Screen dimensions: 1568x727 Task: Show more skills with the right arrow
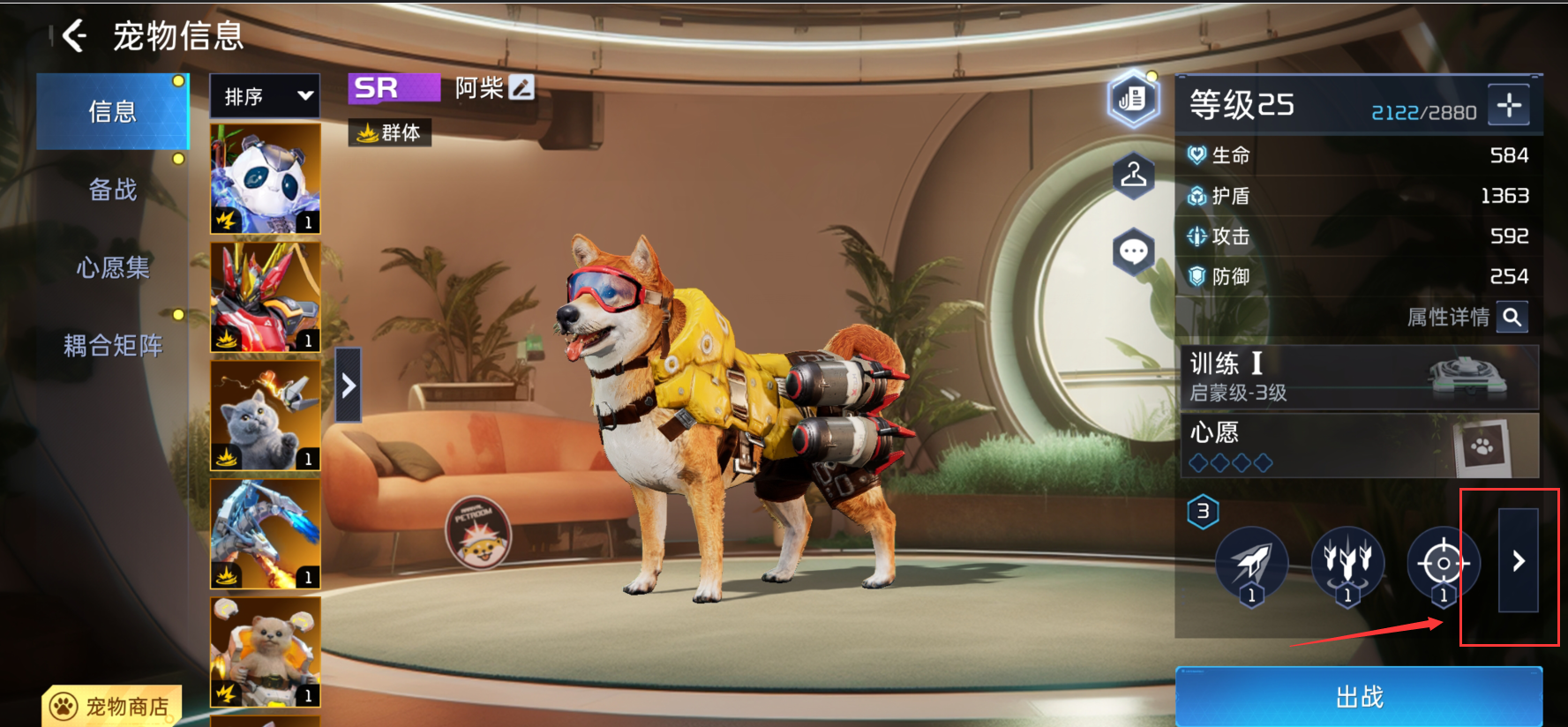click(1519, 561)
